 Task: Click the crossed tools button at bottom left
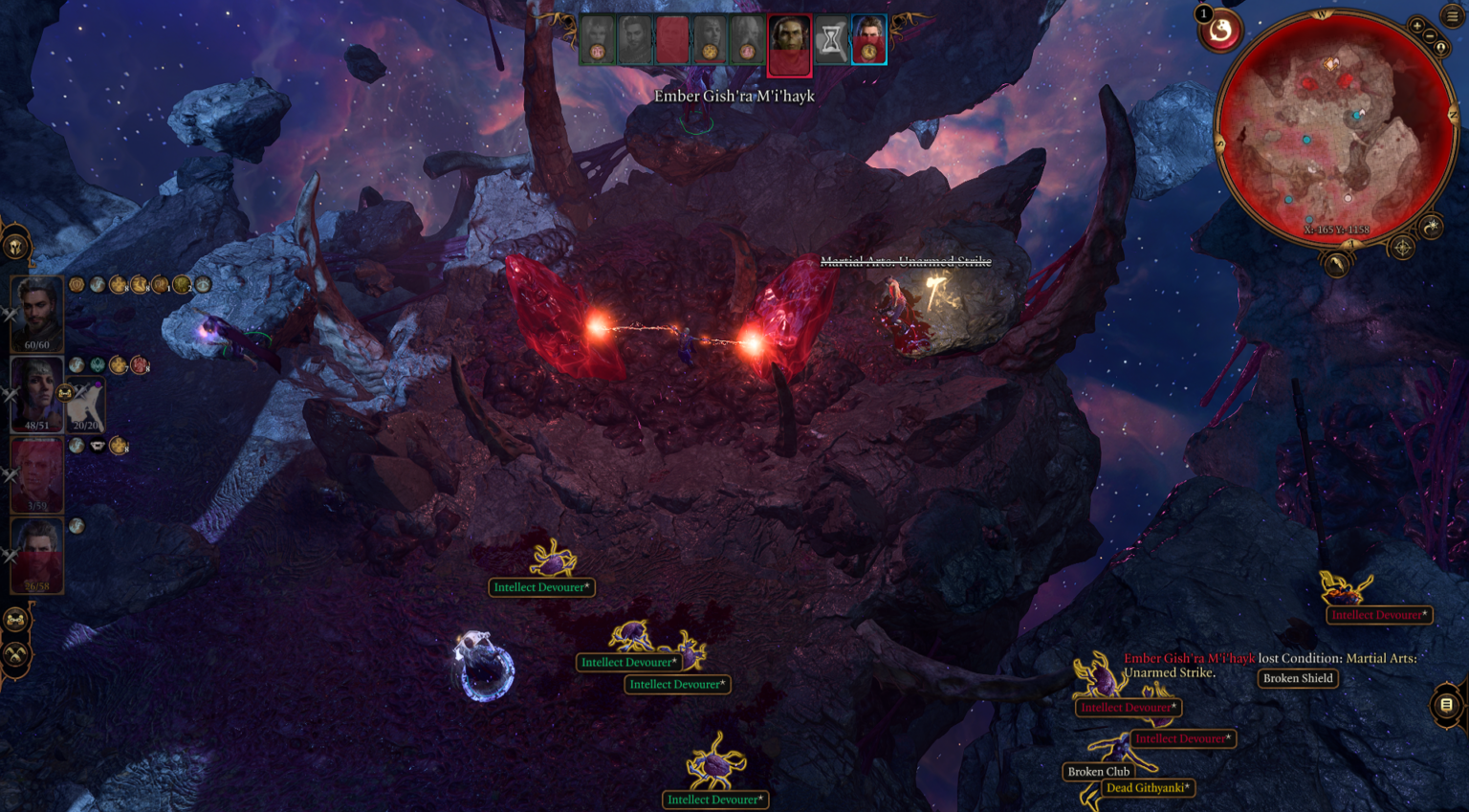tap(16, 655)
